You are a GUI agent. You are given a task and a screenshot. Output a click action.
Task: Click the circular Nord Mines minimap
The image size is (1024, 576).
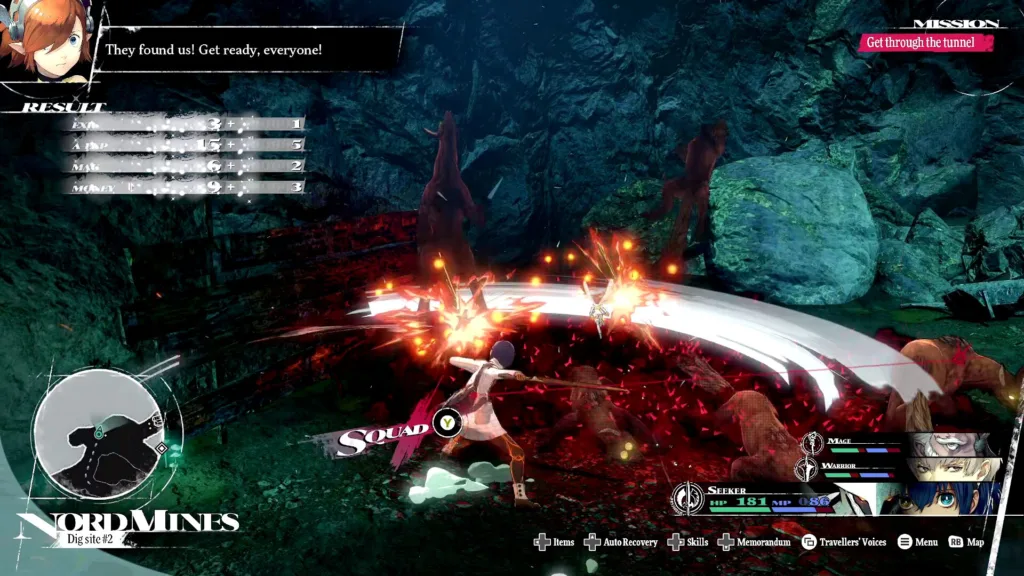coord(98,436)
